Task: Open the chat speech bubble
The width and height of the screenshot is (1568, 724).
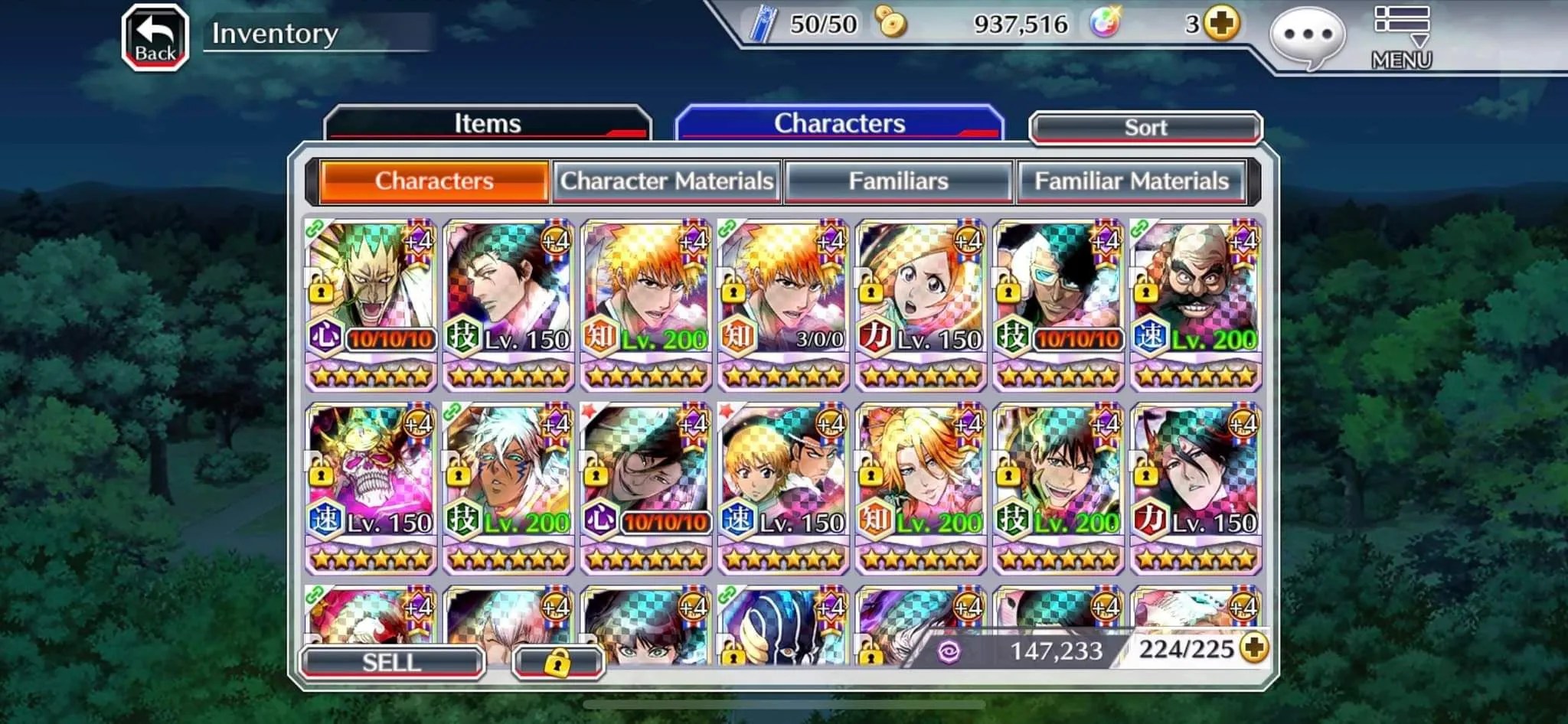Action: (1307, 35)
